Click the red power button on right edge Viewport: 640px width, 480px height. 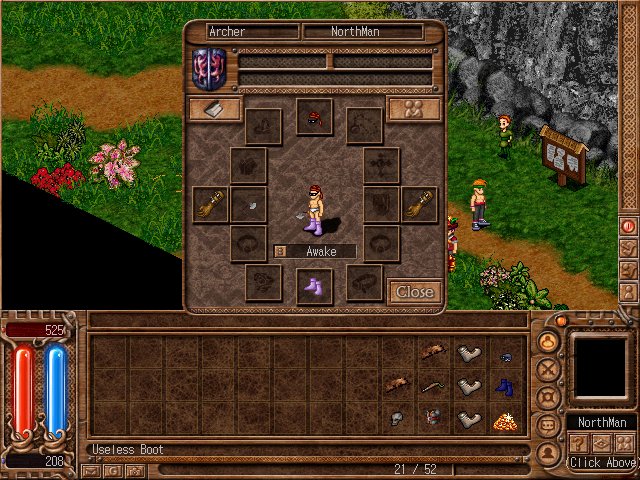[629, 226]
